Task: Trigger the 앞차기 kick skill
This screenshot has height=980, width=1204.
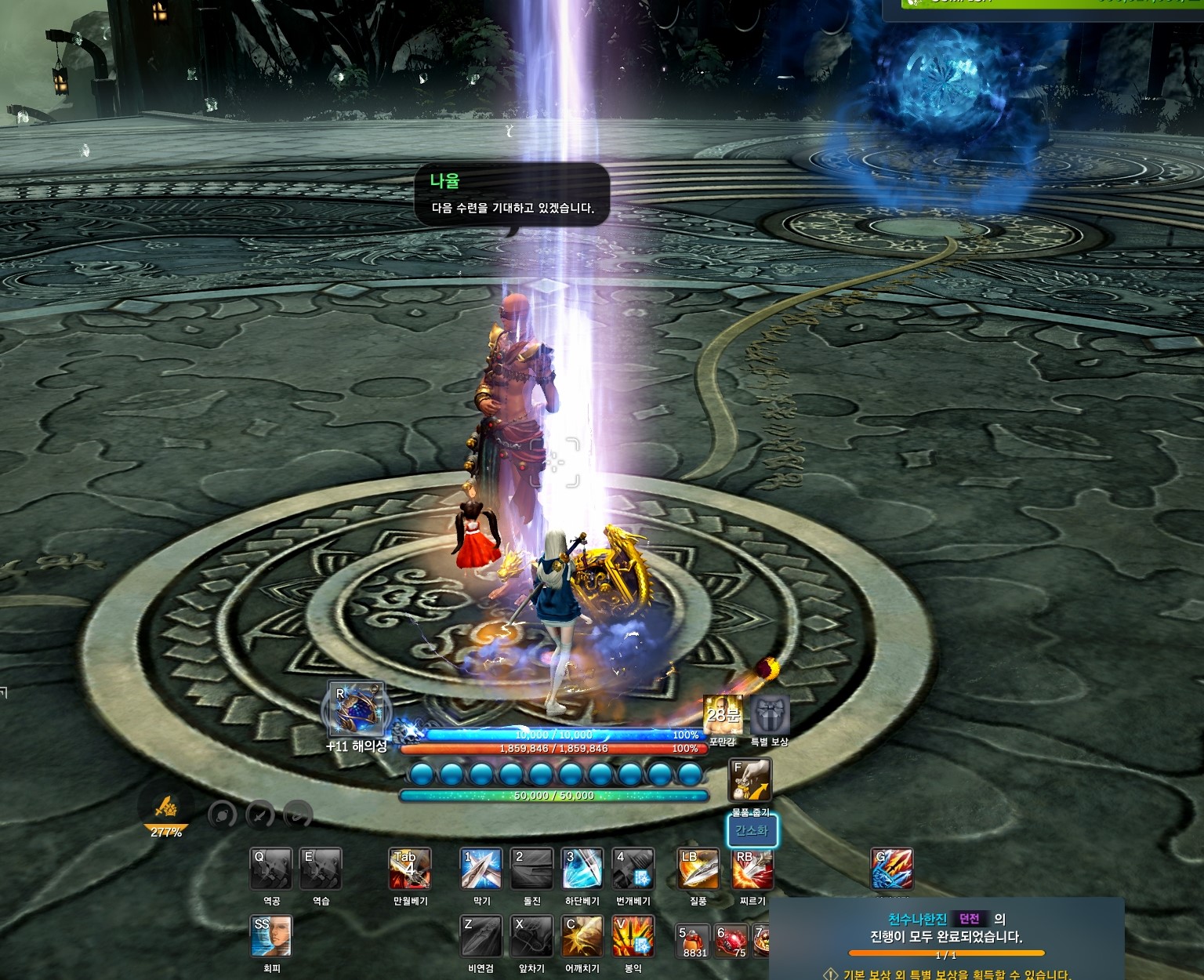Action: coord(531,936)
